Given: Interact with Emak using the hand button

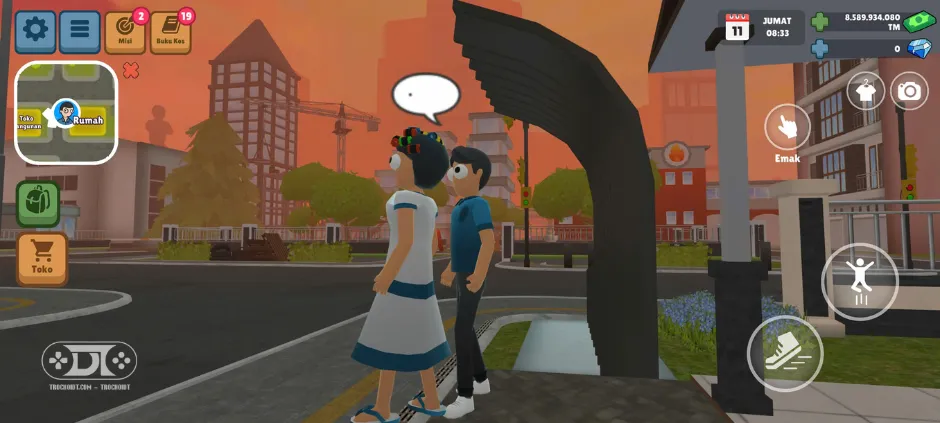Looking at the screenshot, I should (x=787, y=127).
